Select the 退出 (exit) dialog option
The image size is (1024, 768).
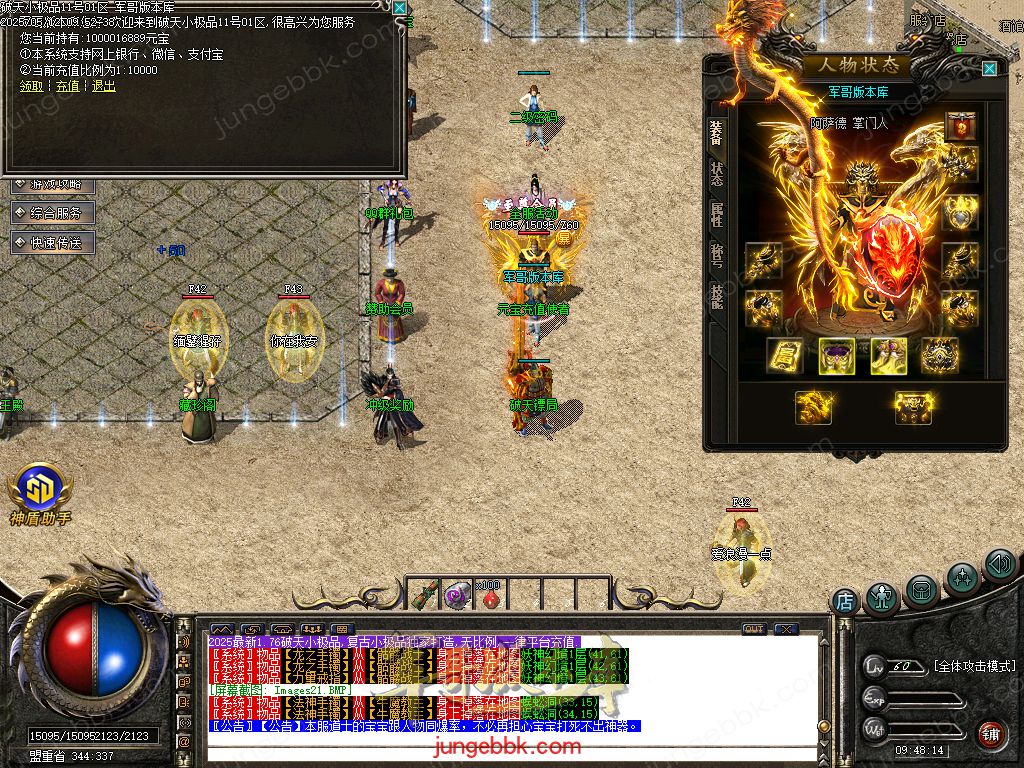click(x=103, y=86)
